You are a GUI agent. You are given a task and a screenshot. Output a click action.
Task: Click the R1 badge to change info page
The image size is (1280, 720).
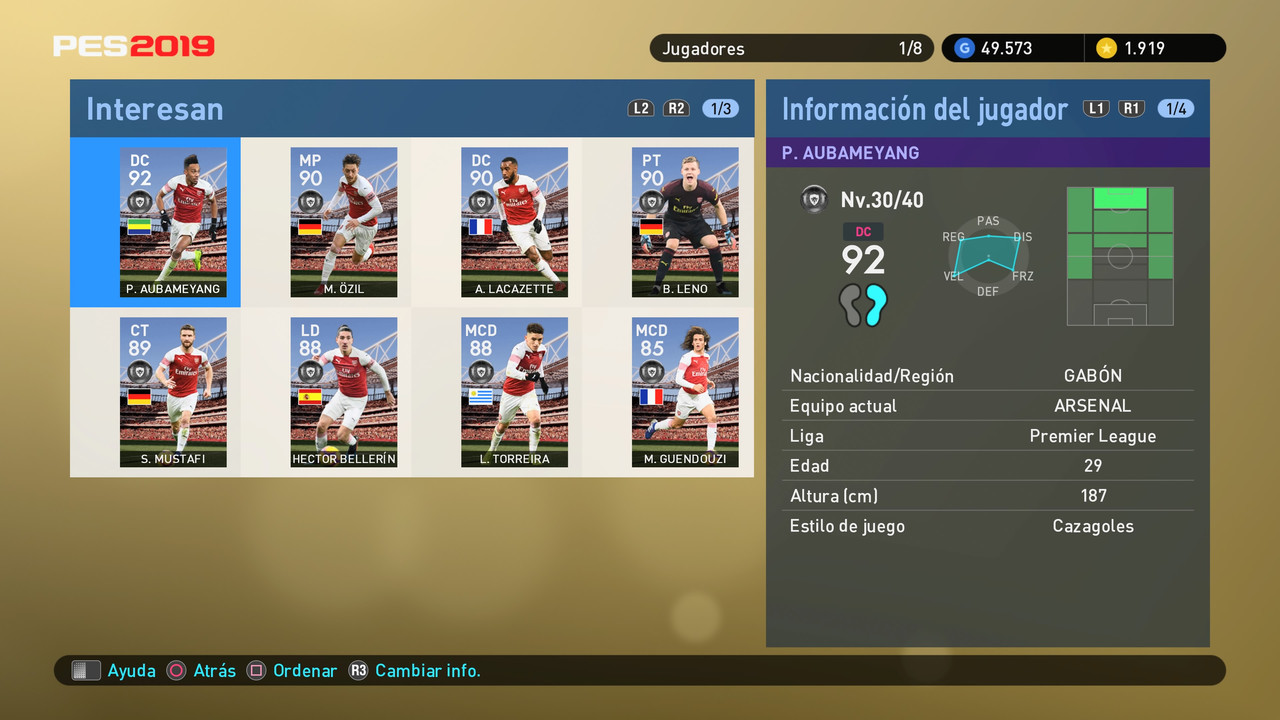click(1131, 108)
